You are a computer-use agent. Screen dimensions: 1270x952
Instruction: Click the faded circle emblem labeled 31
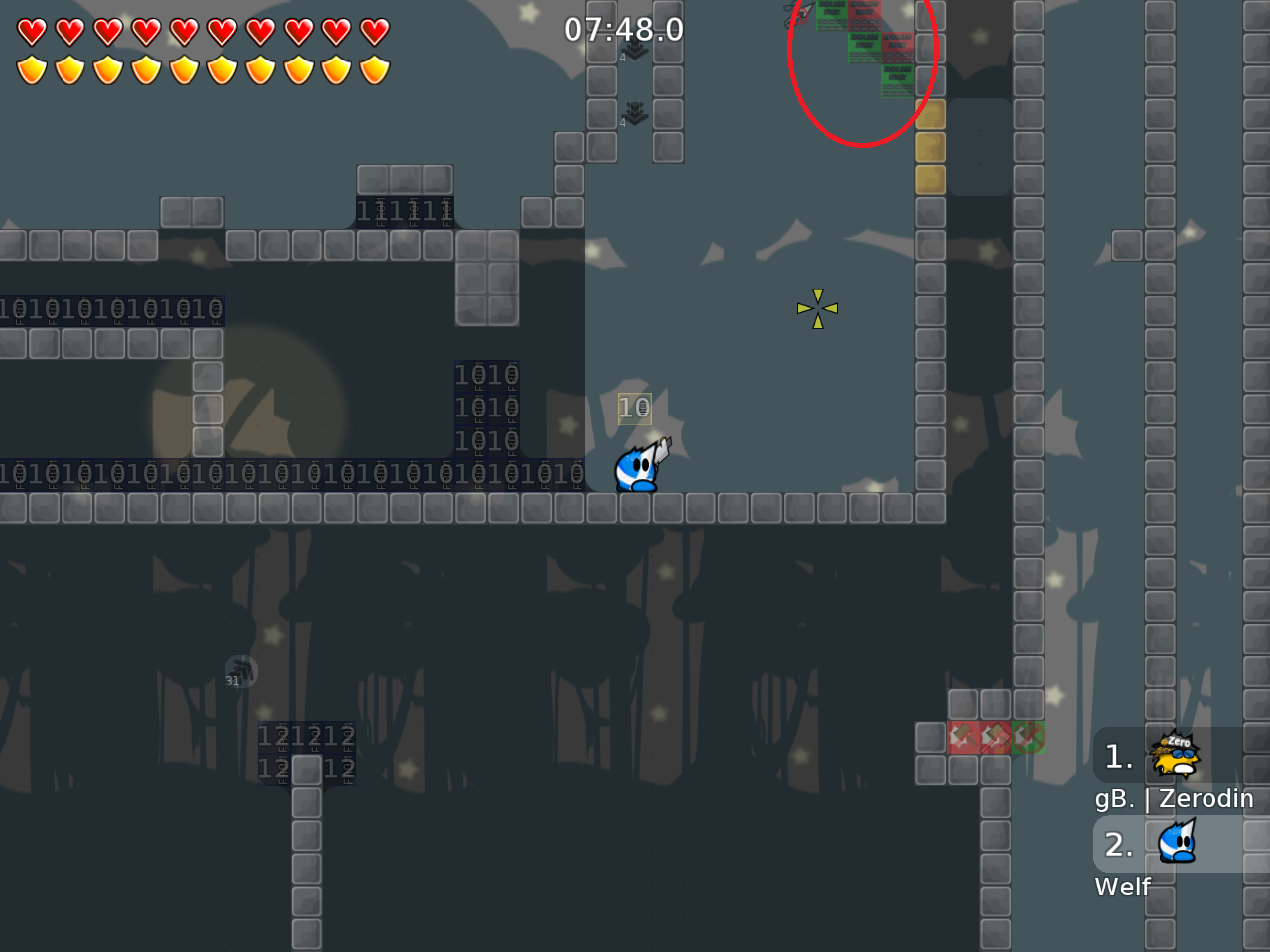coord(238,672)
